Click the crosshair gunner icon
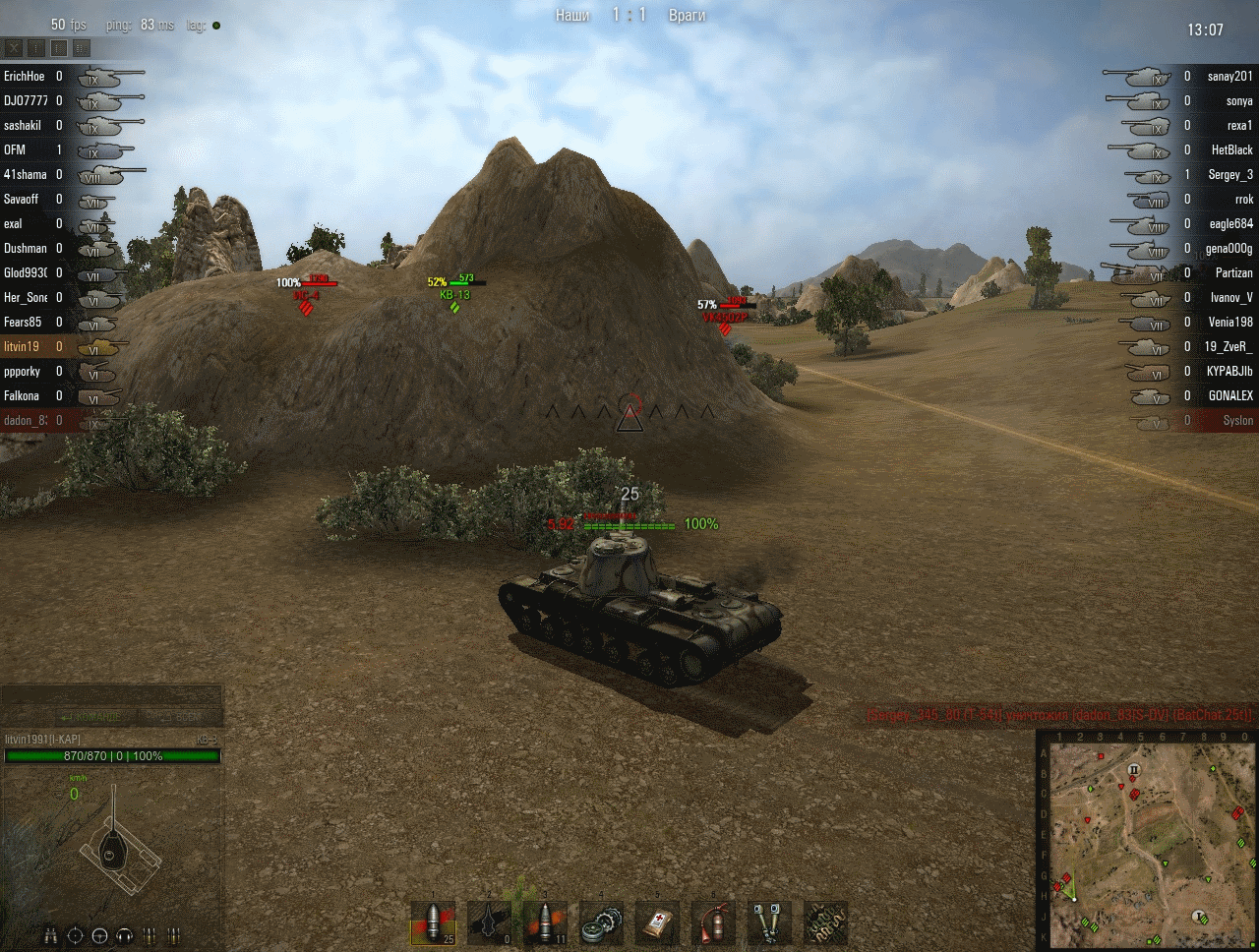1259x952 pixels. click(x=77, y=935)
